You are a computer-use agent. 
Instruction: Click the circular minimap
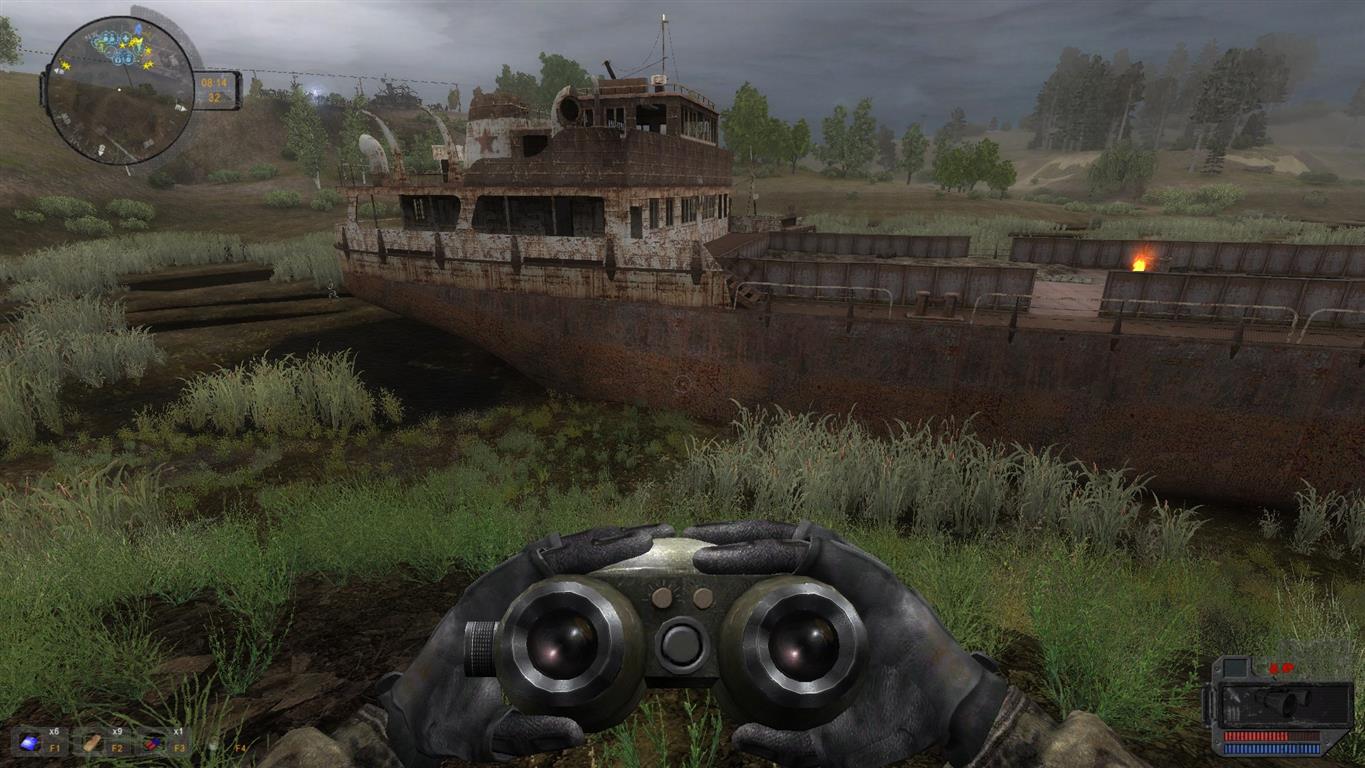(119, 91)
